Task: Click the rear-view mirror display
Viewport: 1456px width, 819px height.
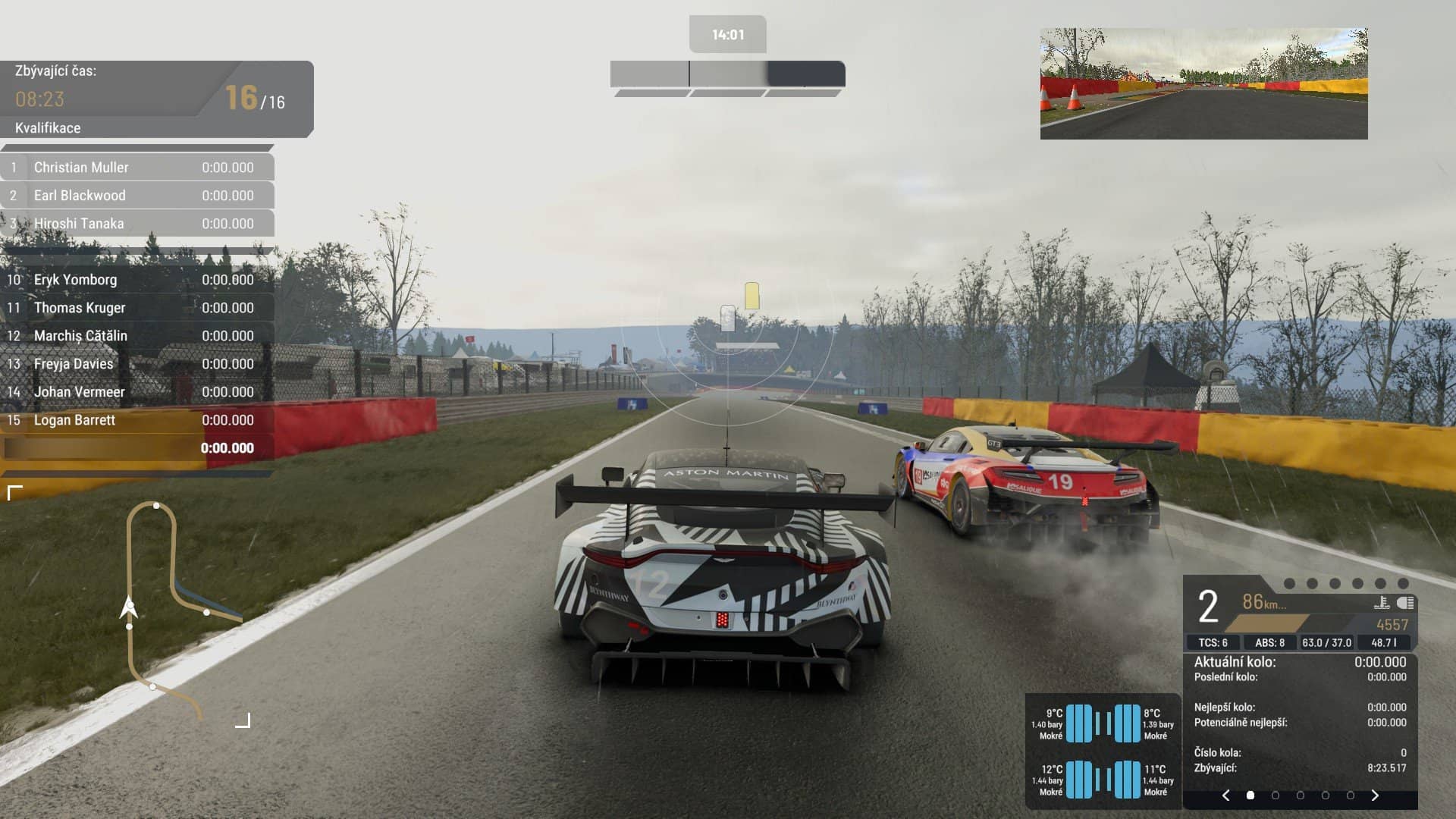Action: point(1203,83)
